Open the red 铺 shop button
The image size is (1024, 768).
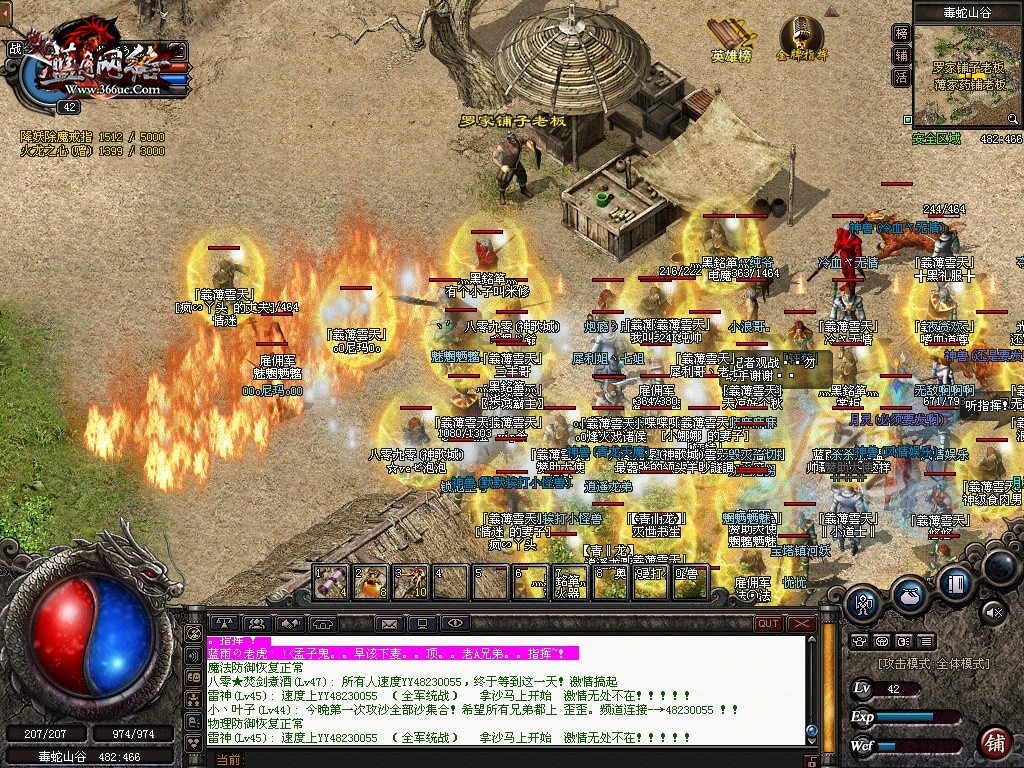[x=995, y=743]
